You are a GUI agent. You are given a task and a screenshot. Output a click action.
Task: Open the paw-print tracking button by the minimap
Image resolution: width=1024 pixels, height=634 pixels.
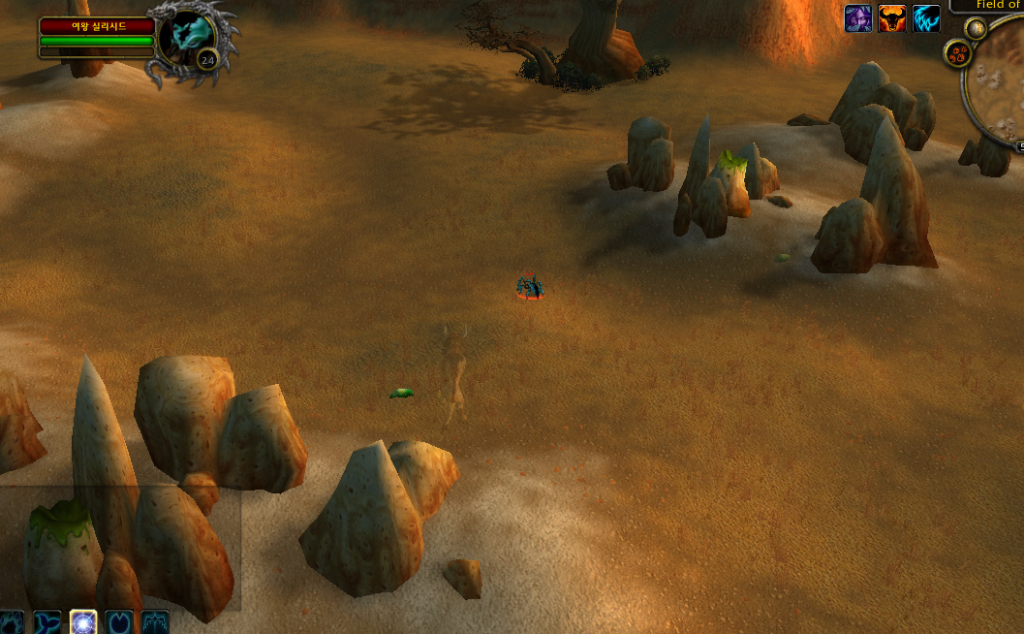pyautogui.click(x=956, y=53)
